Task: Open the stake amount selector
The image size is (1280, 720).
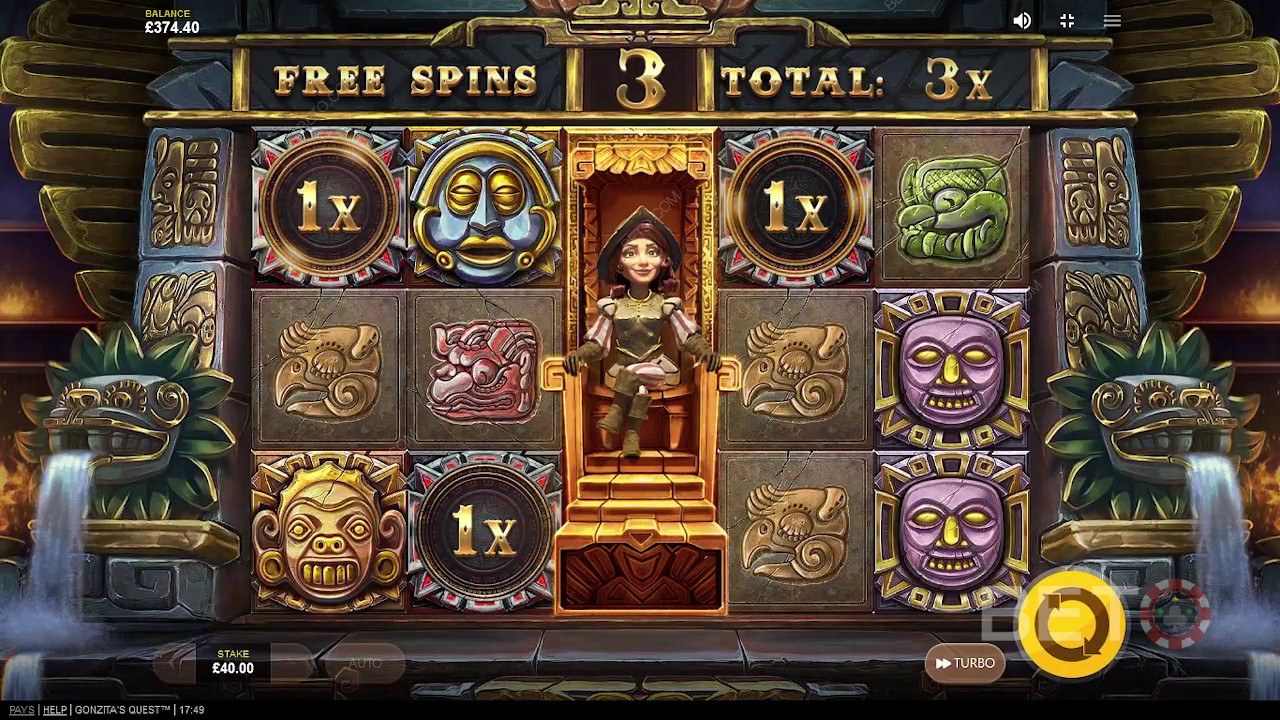Action: coord(233,662)
